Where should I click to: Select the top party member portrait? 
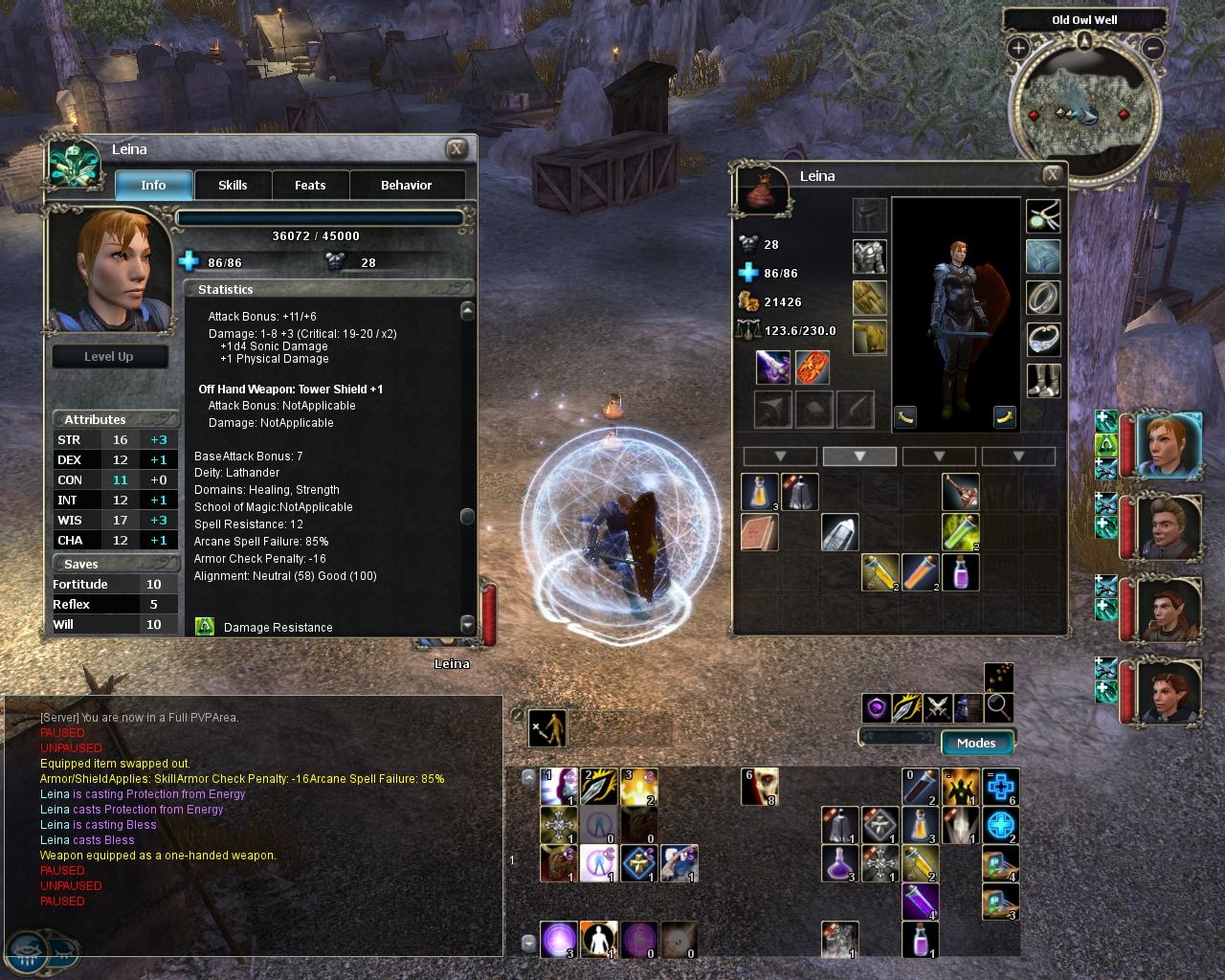pos(1169,446)
